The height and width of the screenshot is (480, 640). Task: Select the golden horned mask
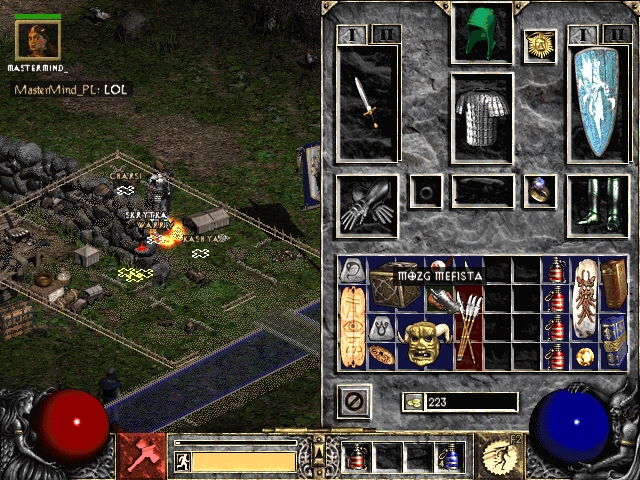click(x=424, y=342)
